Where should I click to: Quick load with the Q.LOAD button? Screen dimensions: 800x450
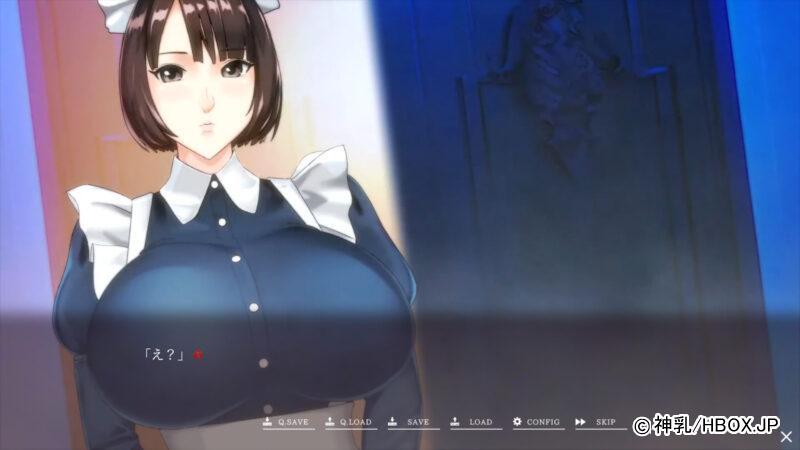[349, 422]
